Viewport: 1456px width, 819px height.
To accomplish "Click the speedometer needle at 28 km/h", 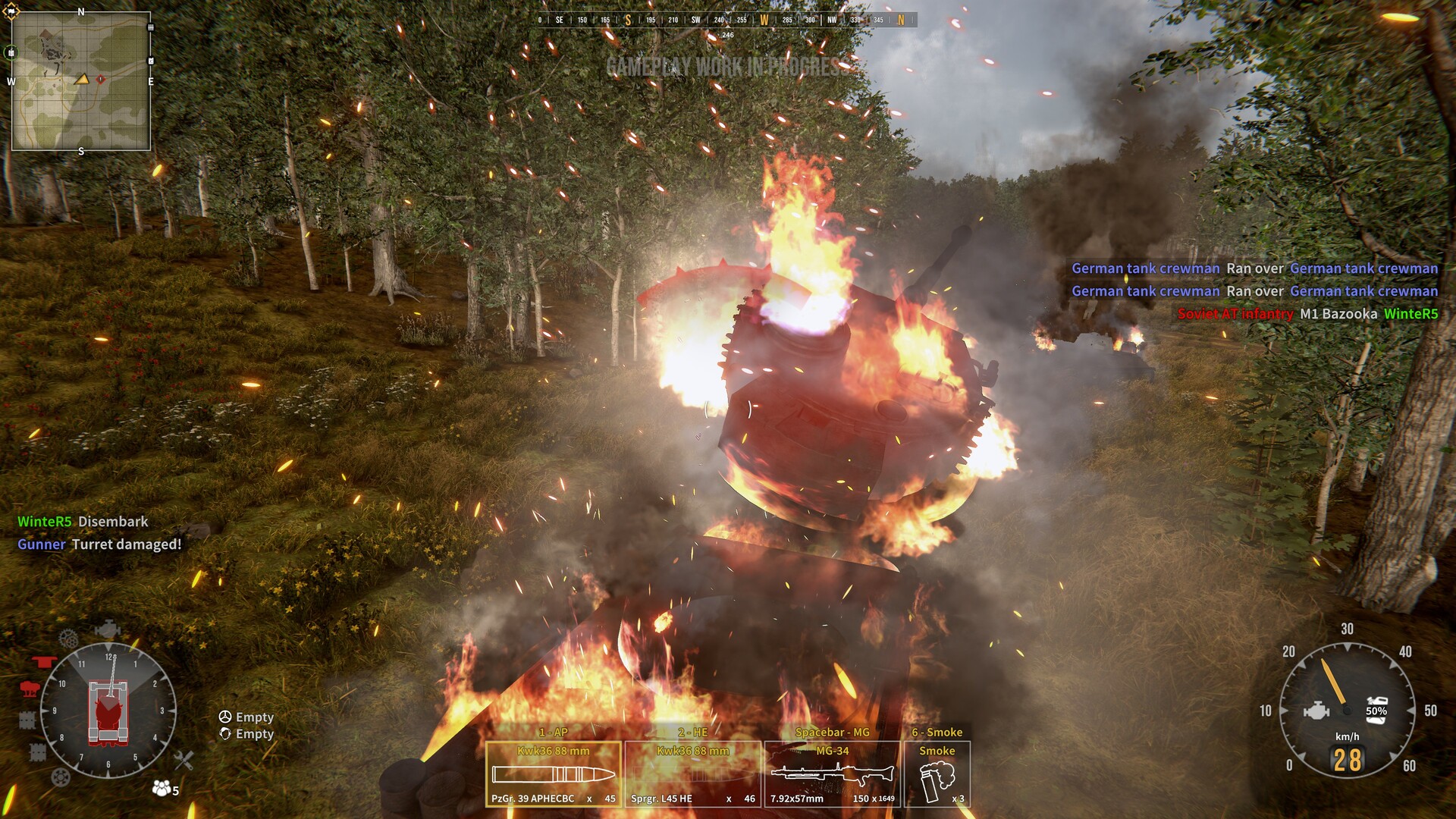I will [x=1334, y=681].
